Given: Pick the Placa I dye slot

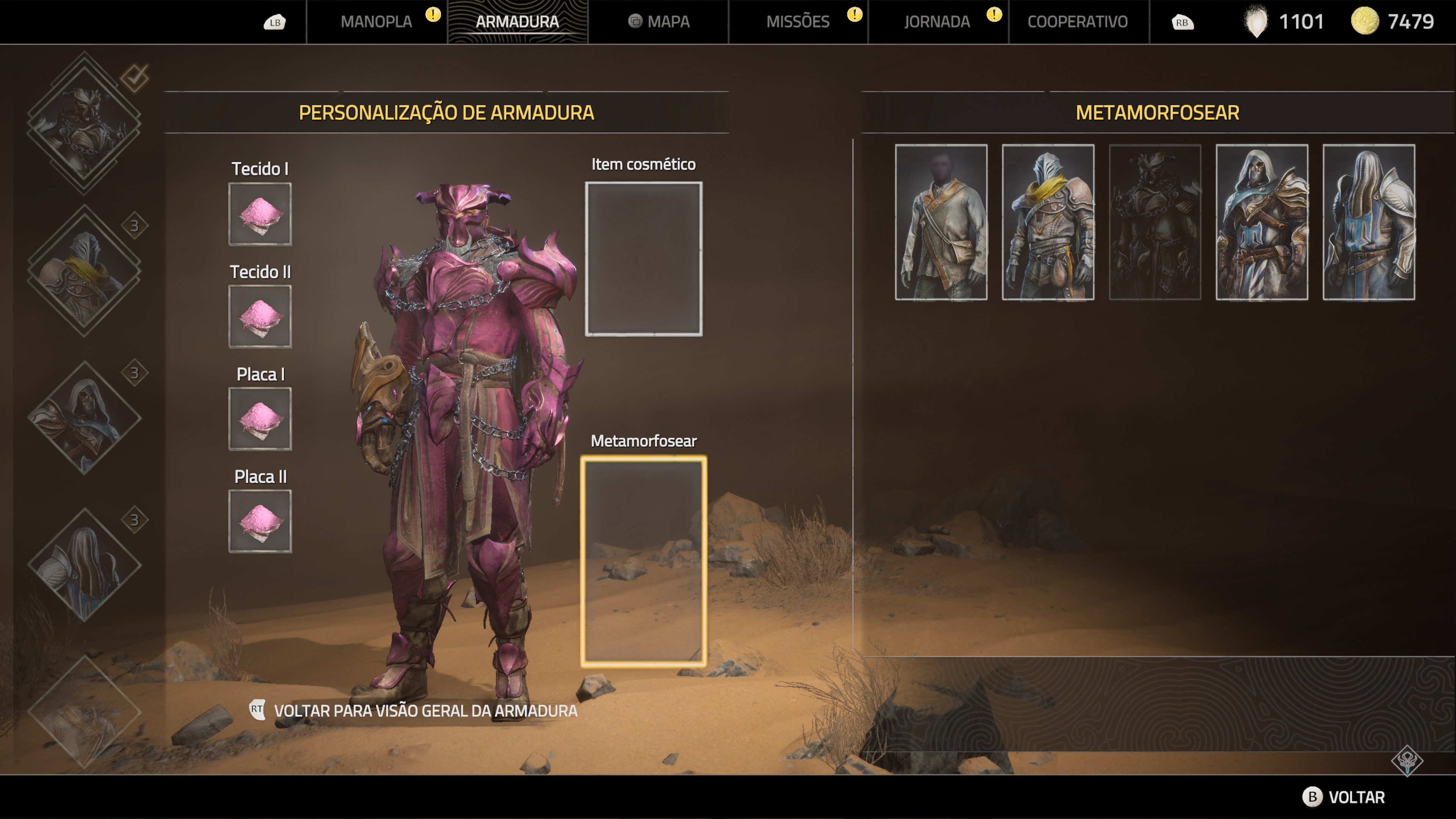Looking at the screenshot, I should pos(260,419).
